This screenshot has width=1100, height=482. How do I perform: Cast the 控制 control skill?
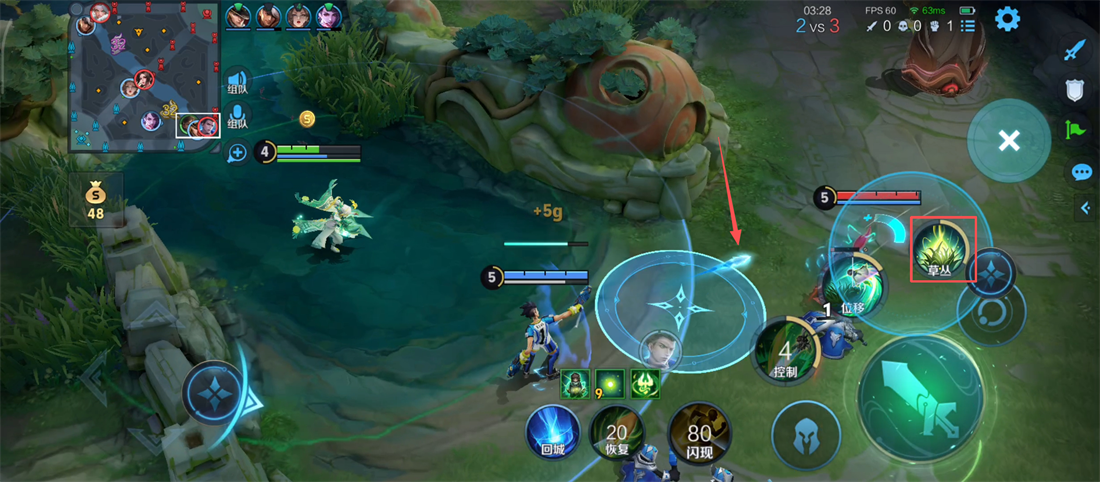point(786,352)
